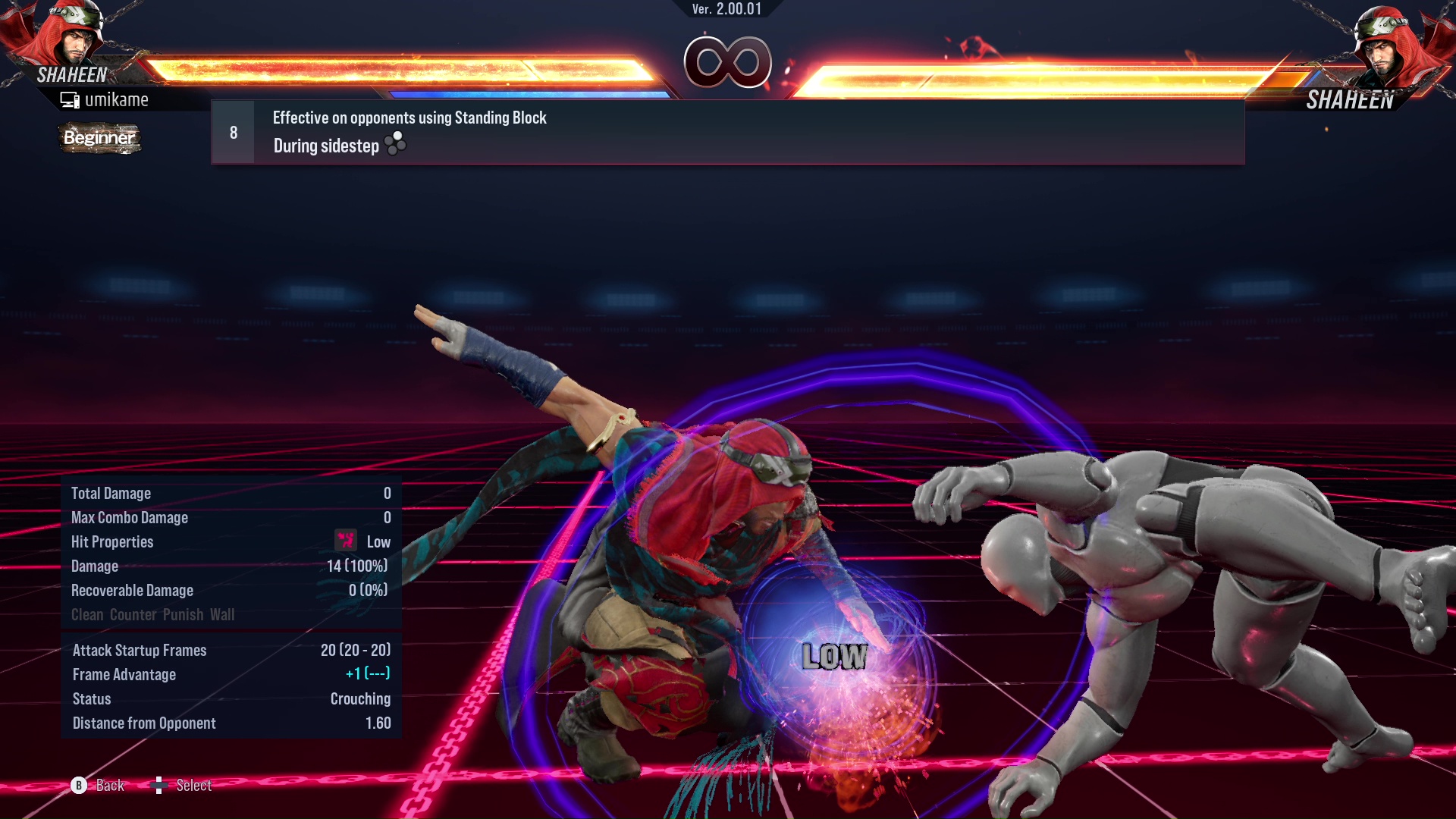Expand combo step 8 in the command list
Image resolution: width=1456 pixels, height=819 pixels.
point(232,131)
